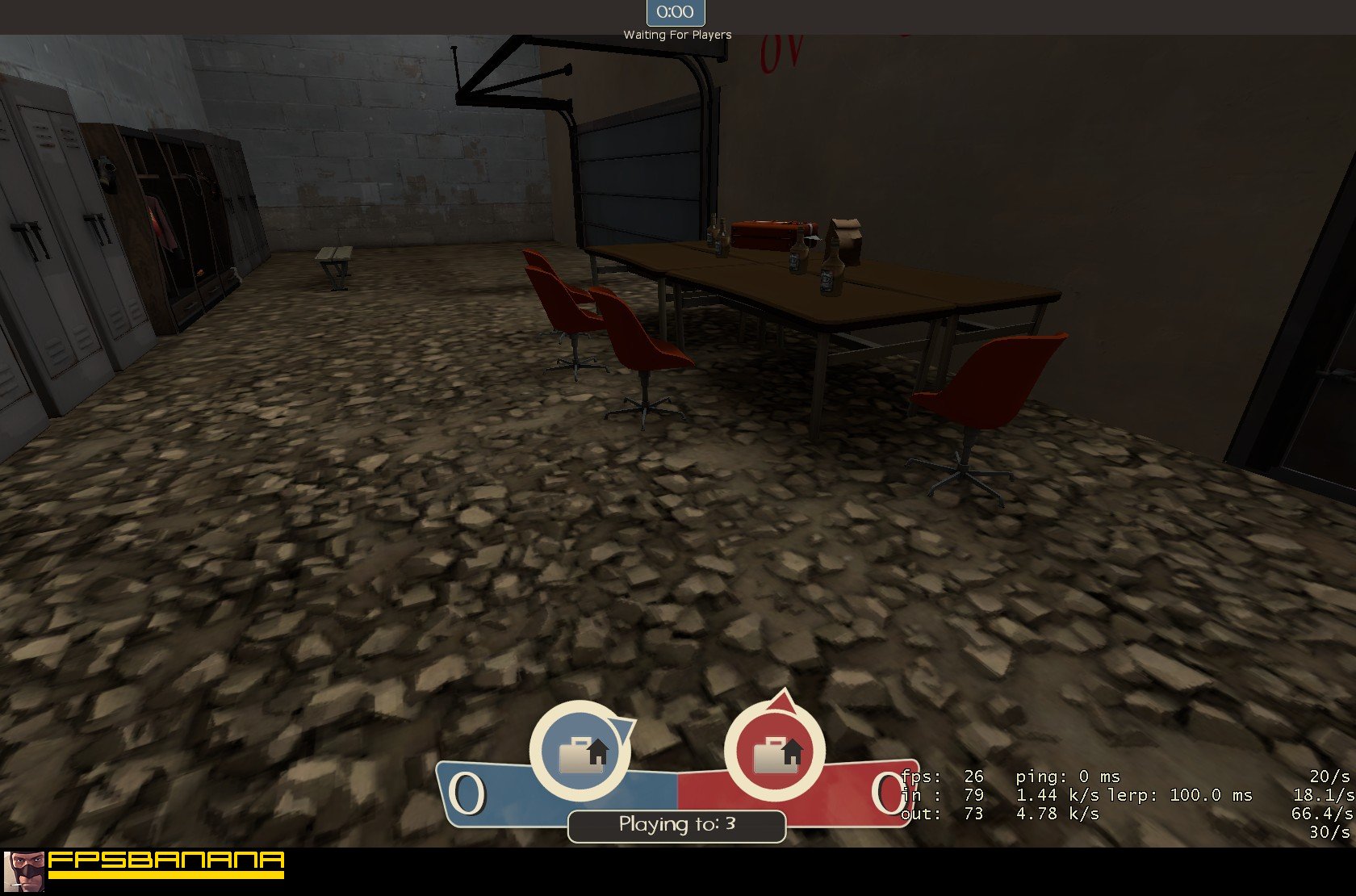Click the red team briefcase intel icon
This screenshot has height=896, width=1356.
(x=776, y=751)
